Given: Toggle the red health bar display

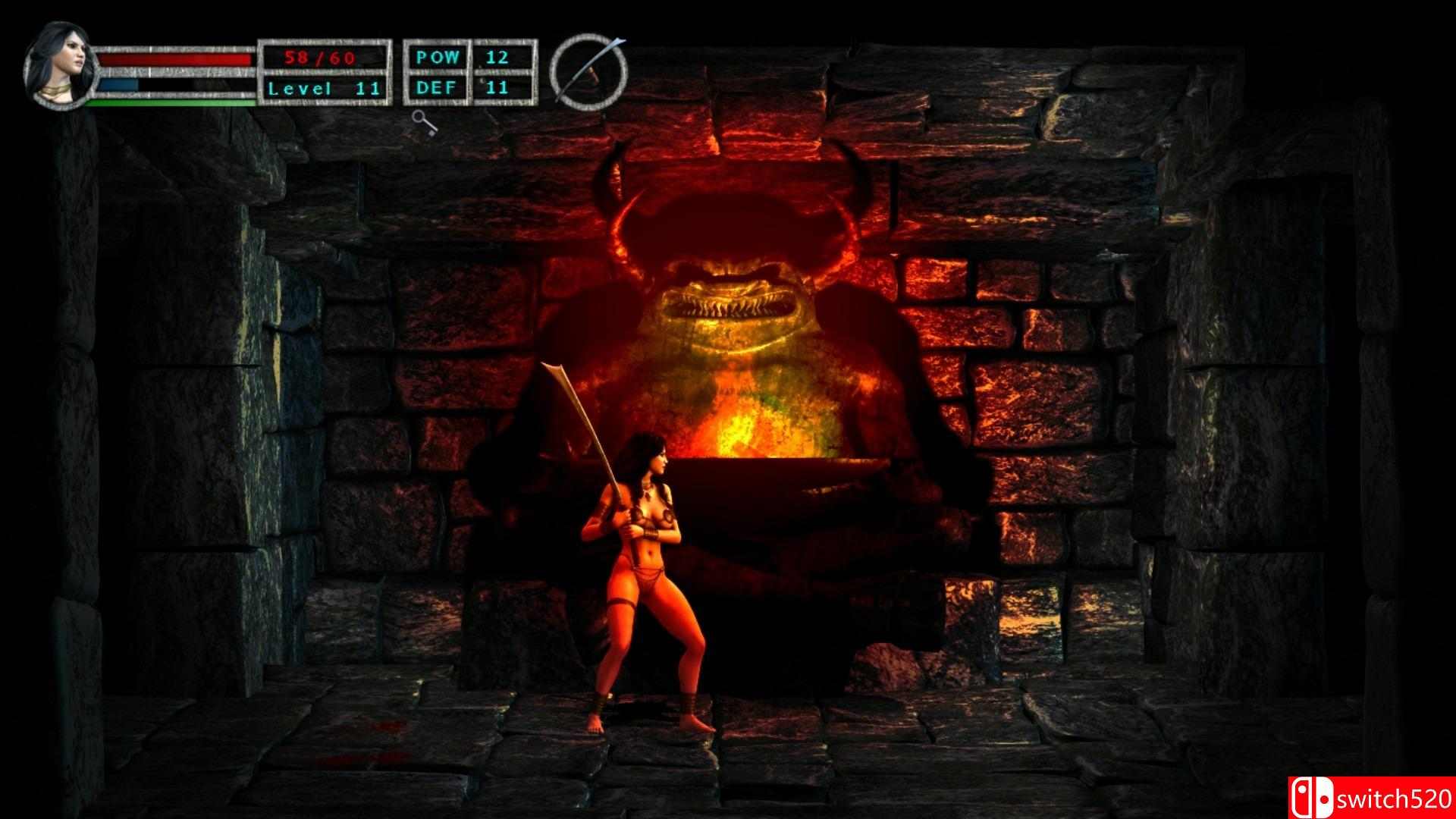Looking at the screenshot, I should (174, 61).
